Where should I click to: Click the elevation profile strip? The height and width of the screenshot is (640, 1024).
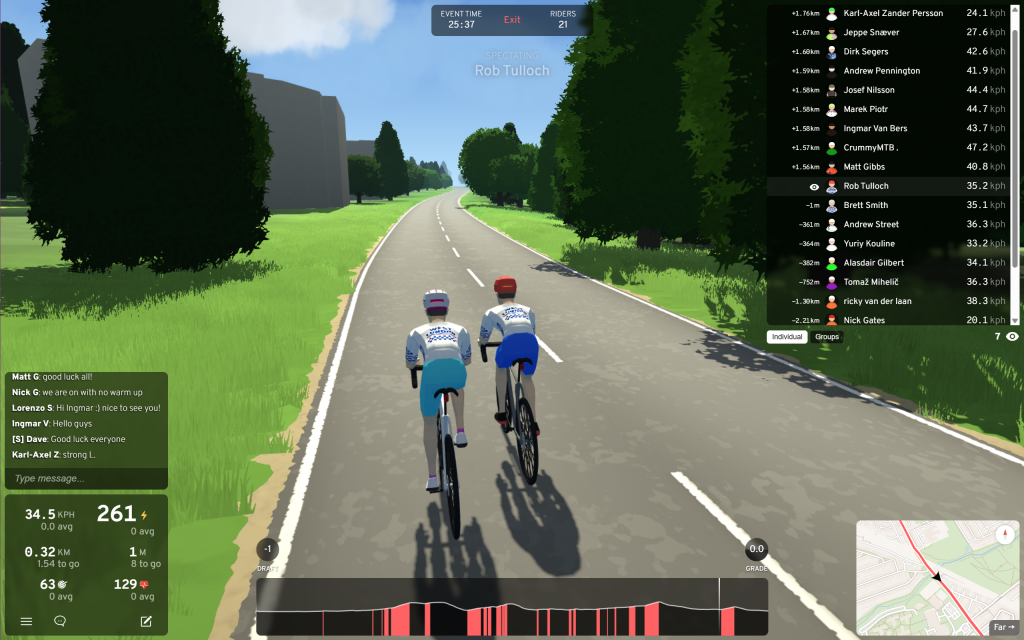click(x=511, y=607)
